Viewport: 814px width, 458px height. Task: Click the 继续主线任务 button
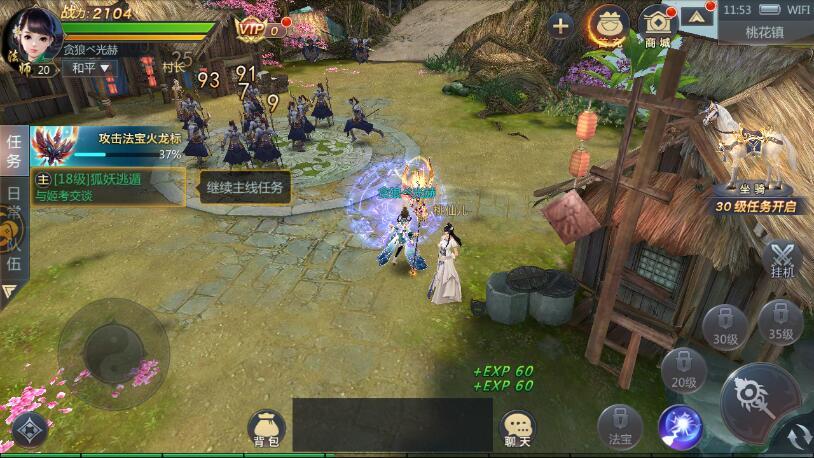click(245, 186)
